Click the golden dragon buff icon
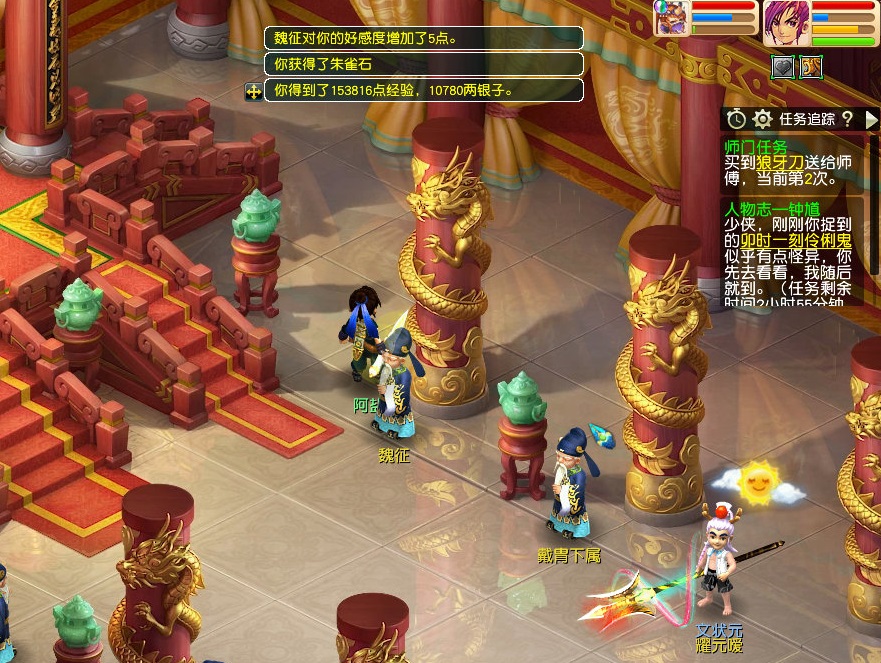Screen dimensions: 881x663 pyautogui.click(x=810, y=67)
